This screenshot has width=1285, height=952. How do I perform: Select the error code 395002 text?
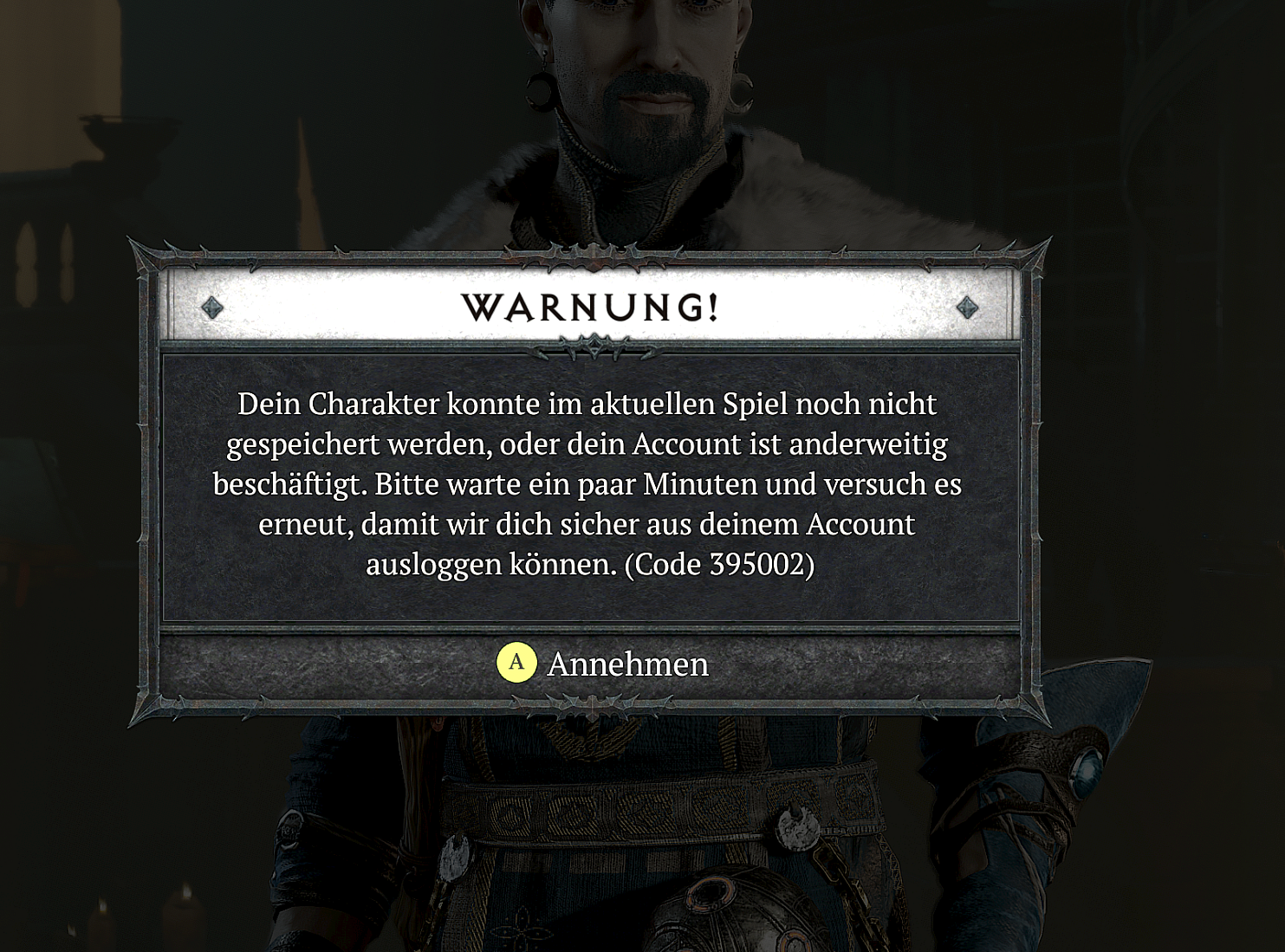pos(761,564)
